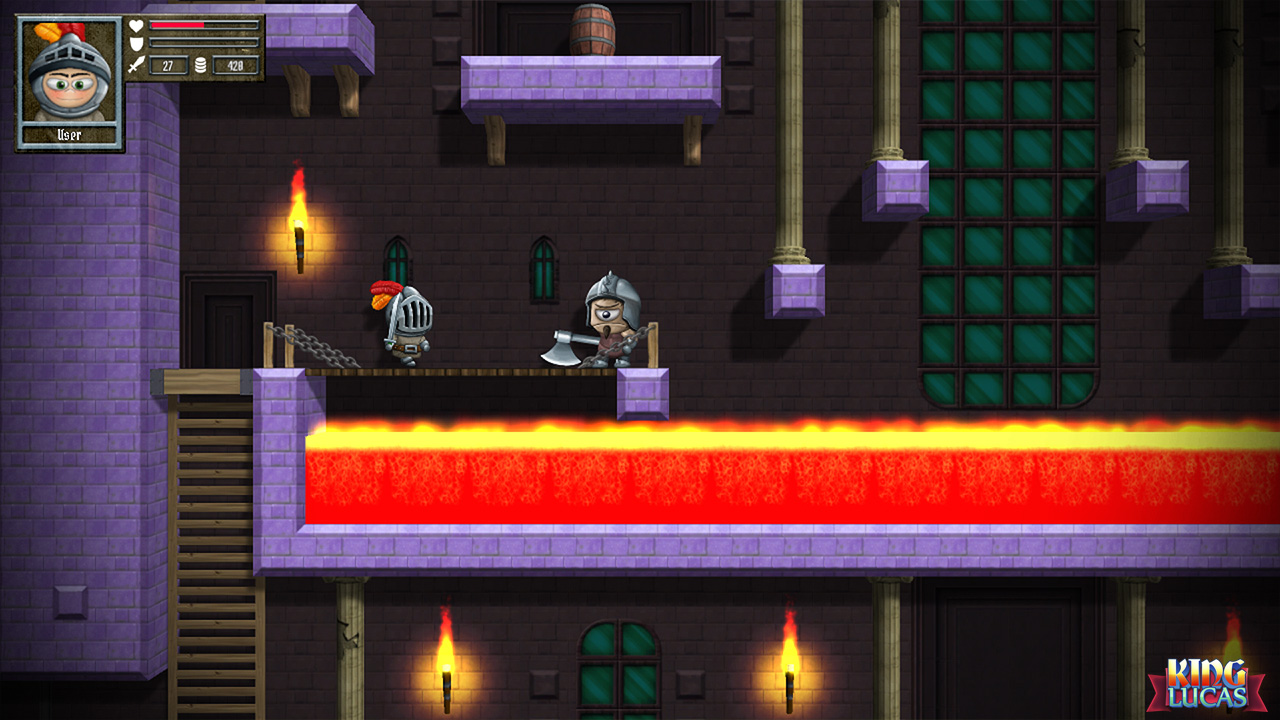Click the coin counter showing 420
Screen dimensions: 1280x720
[x=236, y=65]
